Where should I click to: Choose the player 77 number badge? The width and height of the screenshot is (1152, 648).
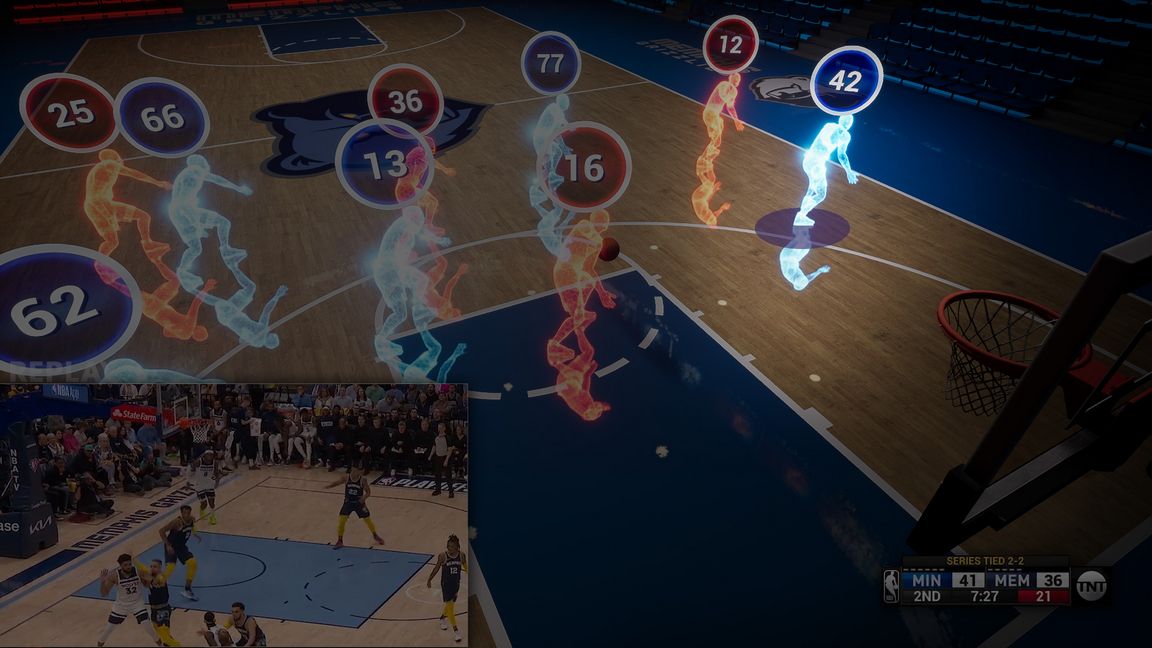[550, 63]
